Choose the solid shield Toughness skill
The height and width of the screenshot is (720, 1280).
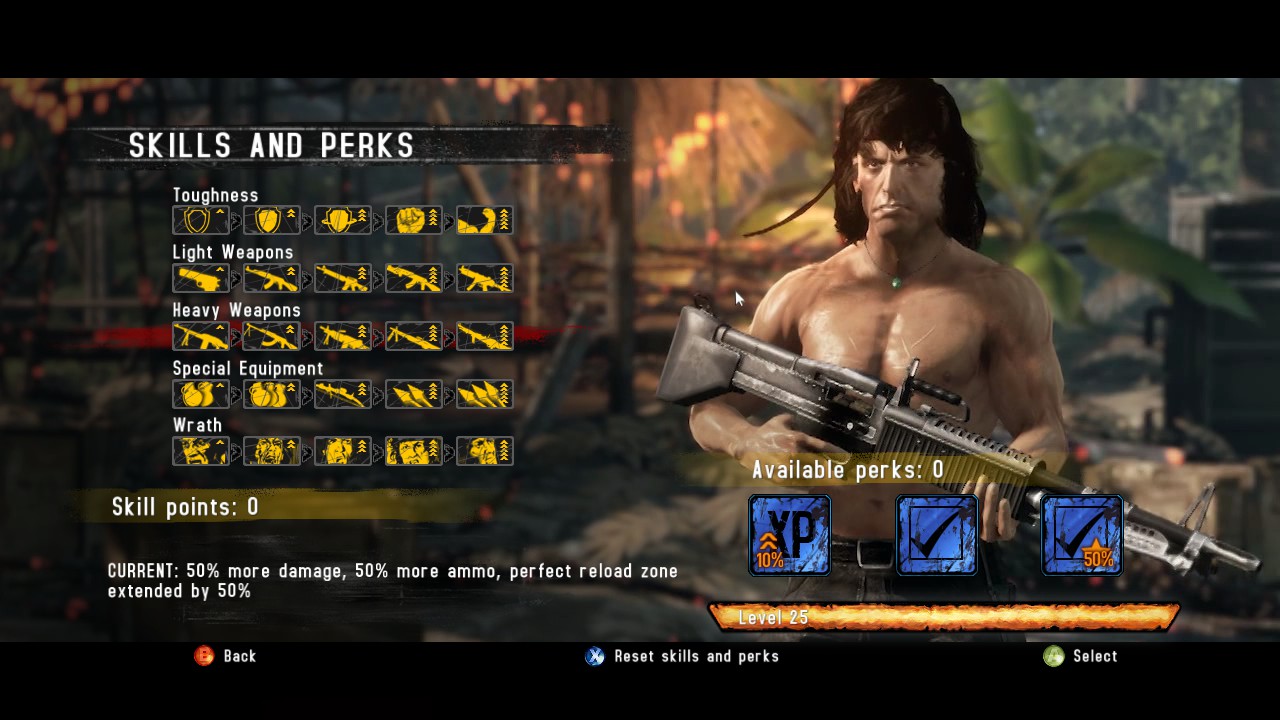click(x=272, y=220)
